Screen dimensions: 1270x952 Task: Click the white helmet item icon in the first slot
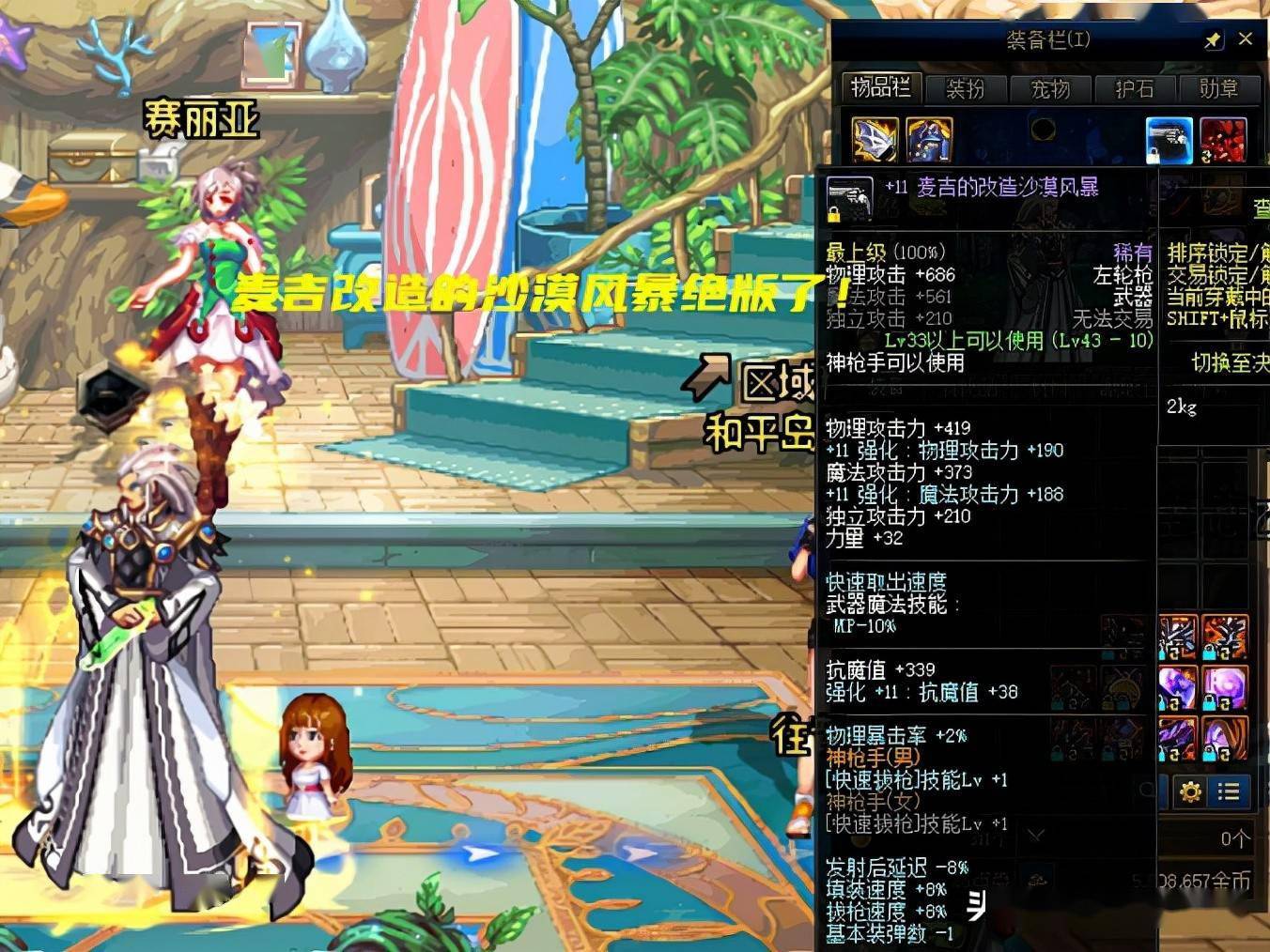coord(874,137)
